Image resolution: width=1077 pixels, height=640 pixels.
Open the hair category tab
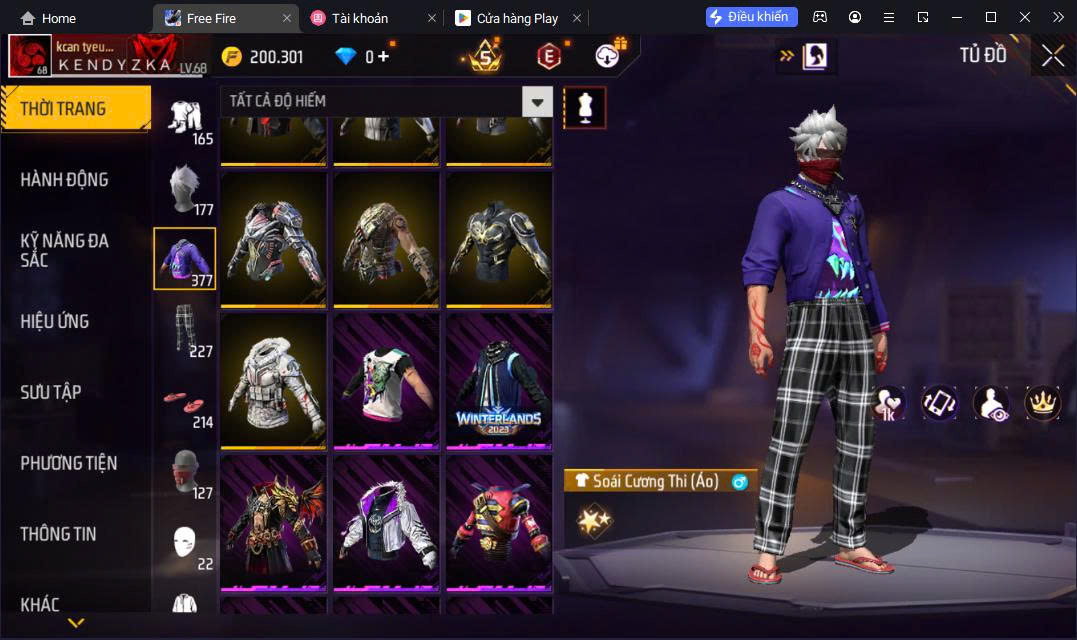click(x=185, y=188)
